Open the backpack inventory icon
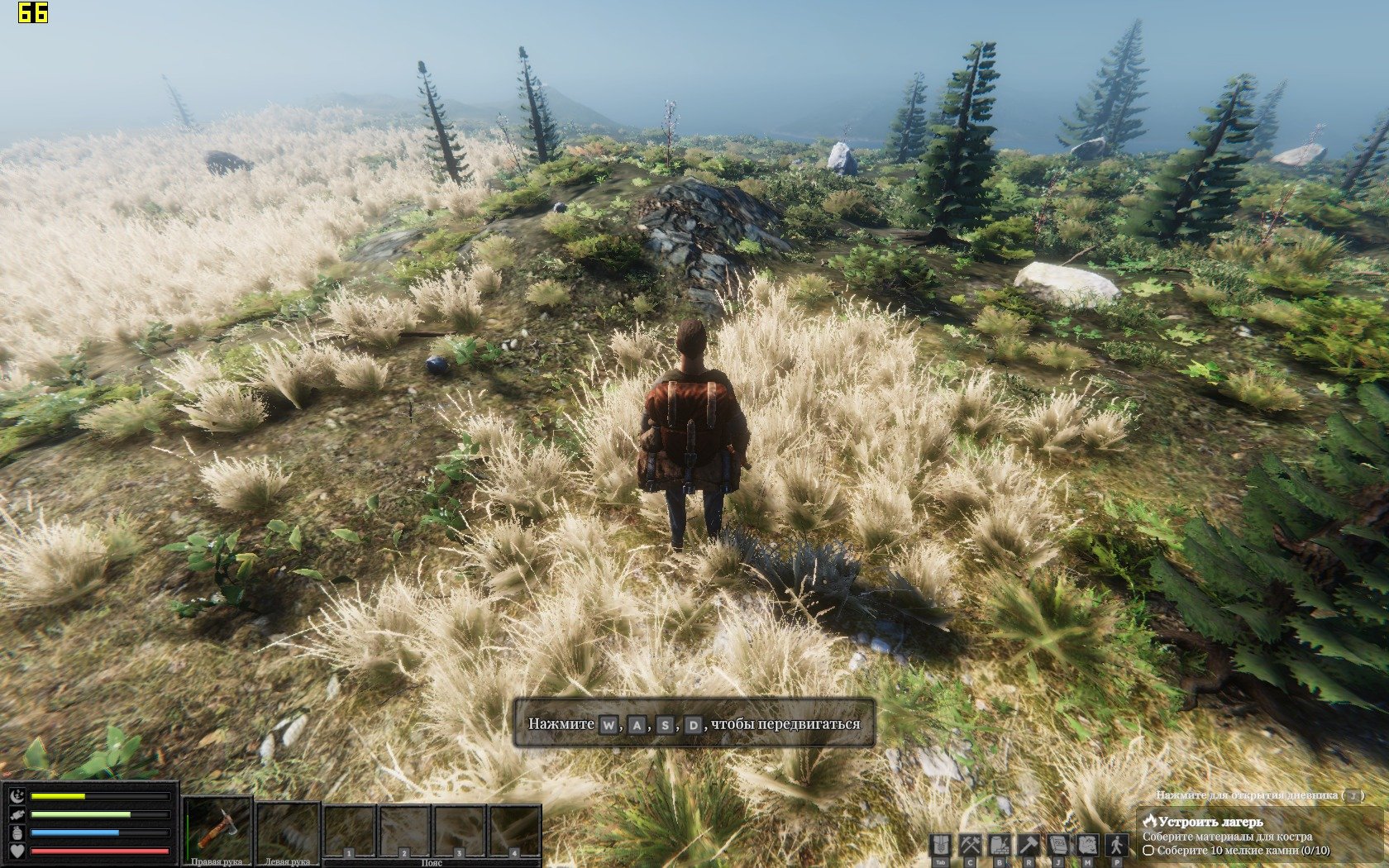Viewport: 1389px width, 868px height. 940,846
